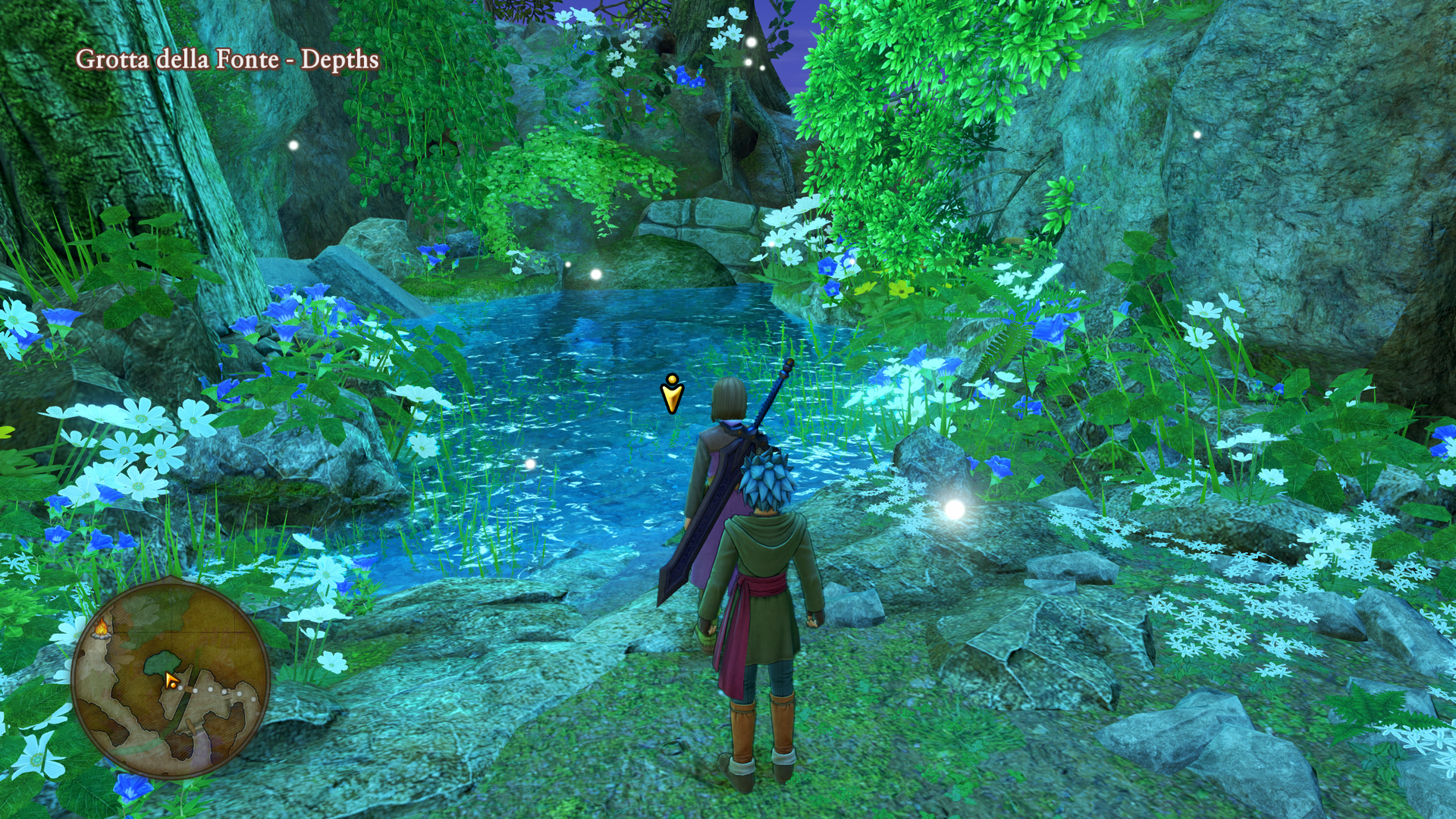Select the orange player arrow on the minimap
The height and width of the screenshot is (819, 1456).
[x=171, y=681]
